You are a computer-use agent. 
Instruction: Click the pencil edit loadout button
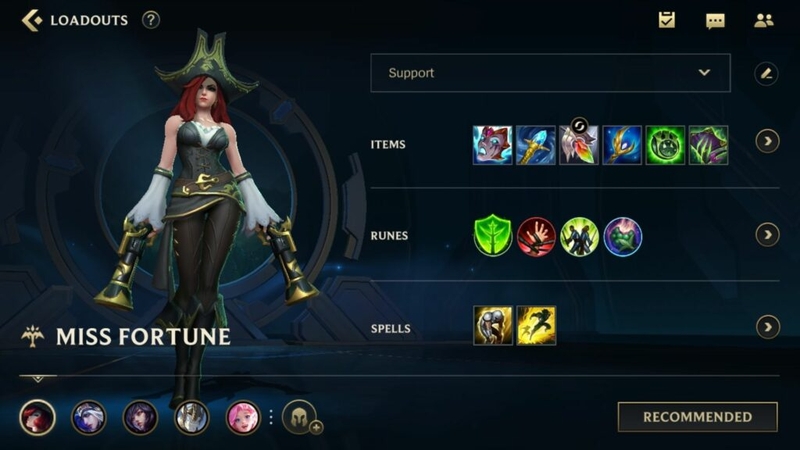[766, 73]
